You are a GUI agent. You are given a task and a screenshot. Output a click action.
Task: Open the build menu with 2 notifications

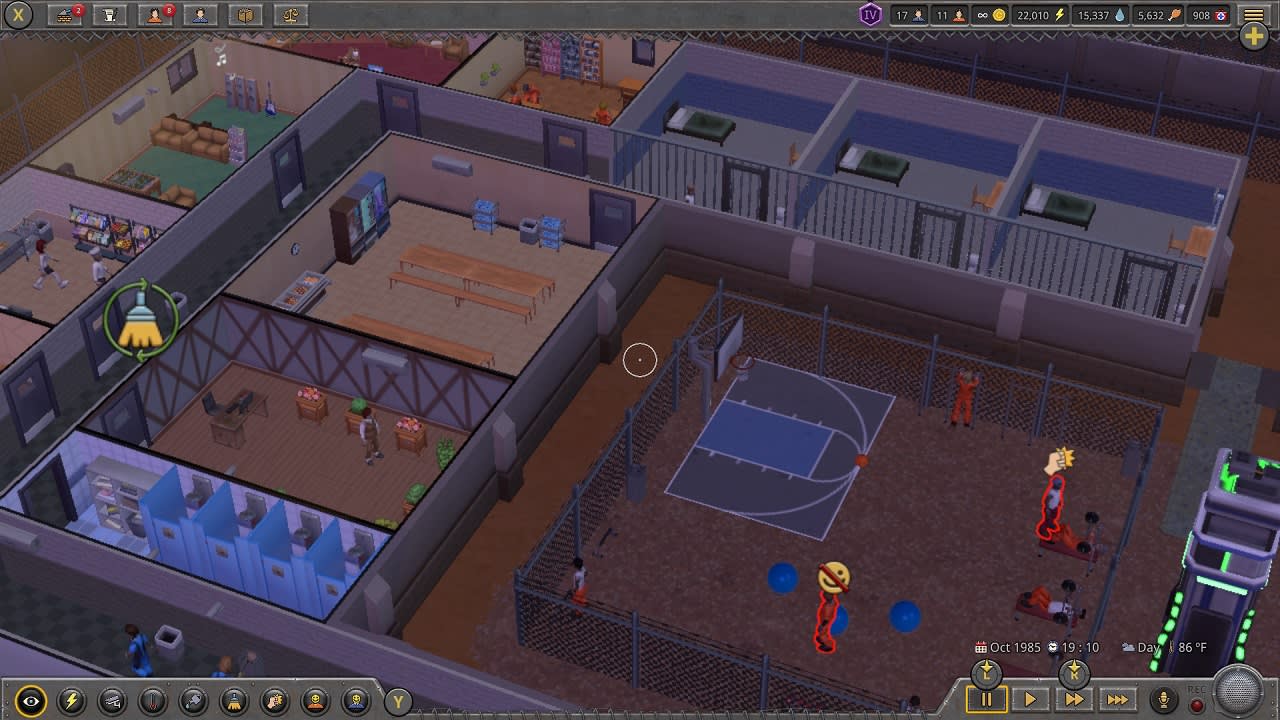click(x=65, y=15)
